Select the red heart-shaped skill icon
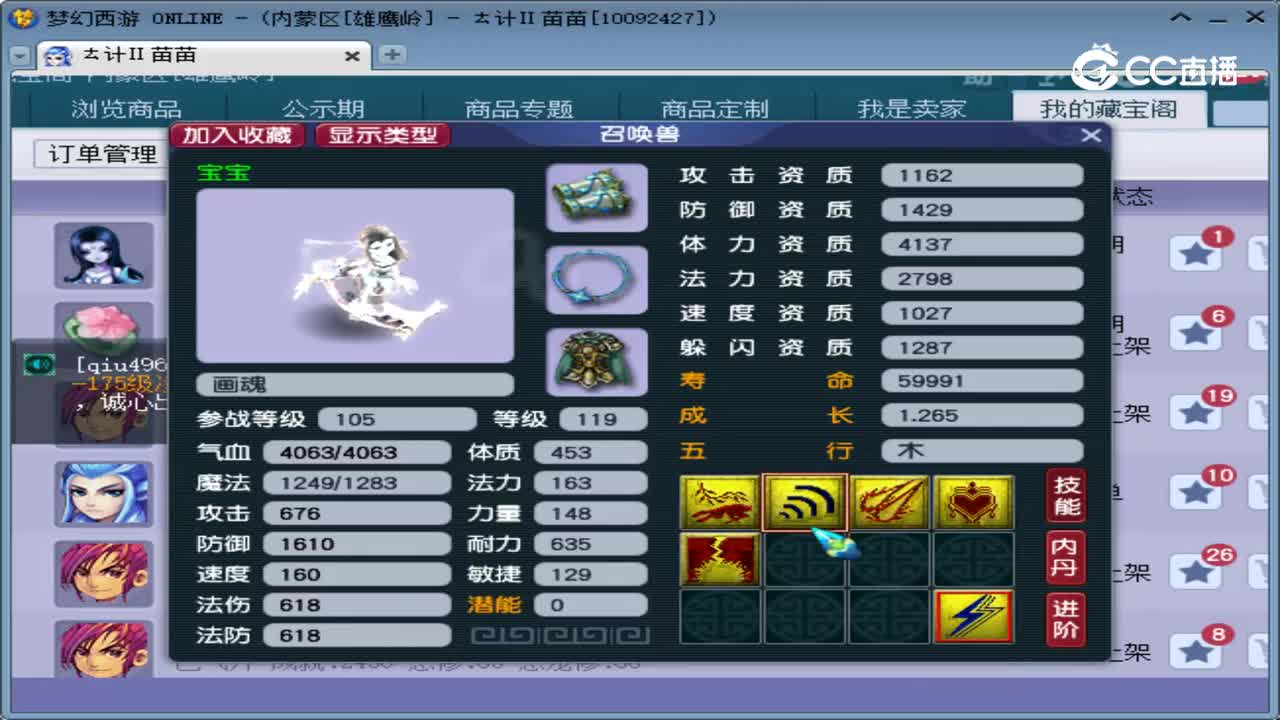Viewport: 1280px width, 720px height. pyautogui.click(x=973, y=502)
